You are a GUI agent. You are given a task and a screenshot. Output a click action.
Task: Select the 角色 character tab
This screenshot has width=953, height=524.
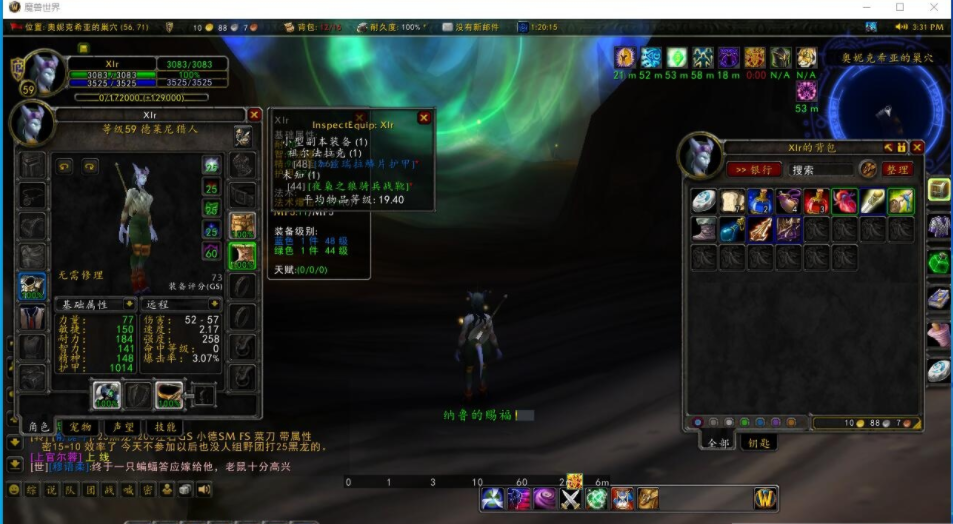[39, 427]
